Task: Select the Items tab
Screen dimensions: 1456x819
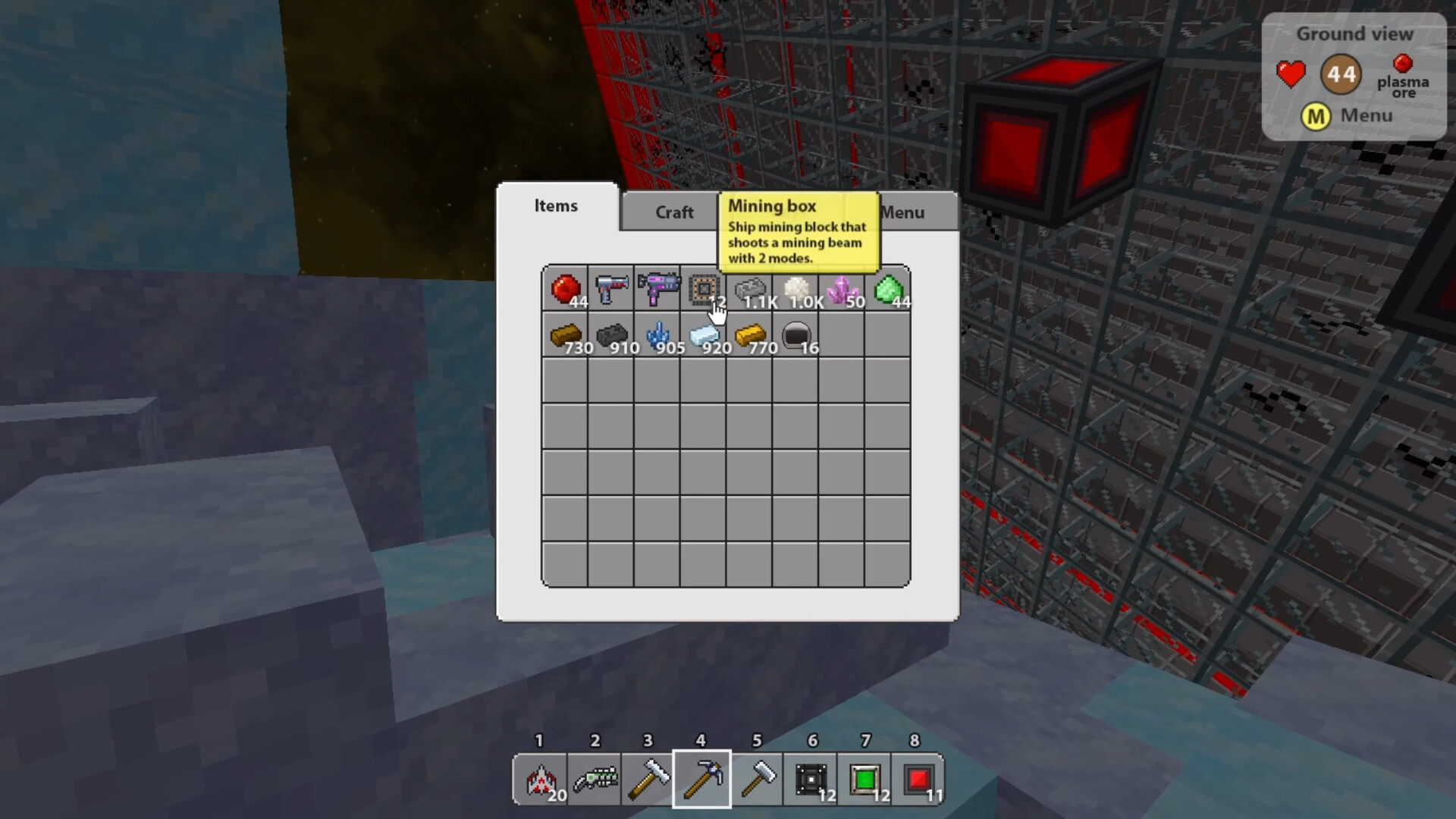Action: click(556, 206)
